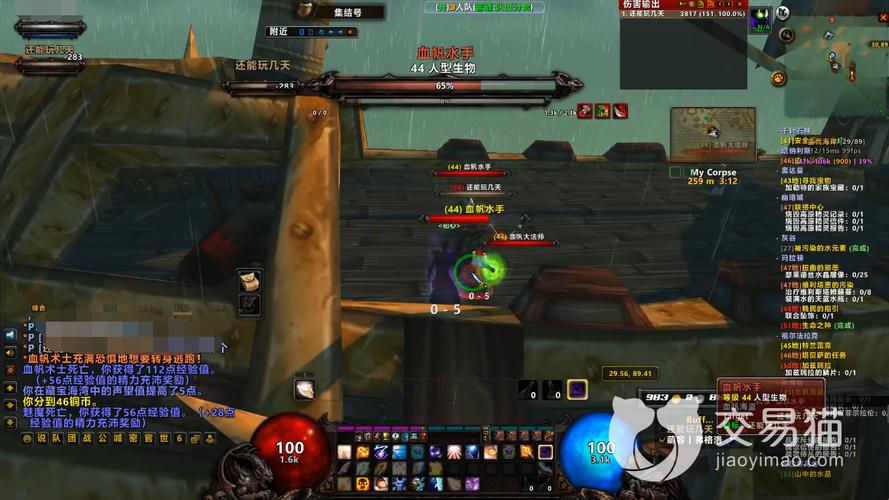Switch chat to the 说 say channel
Screen dimensions: 889x500
coord(42,438)
